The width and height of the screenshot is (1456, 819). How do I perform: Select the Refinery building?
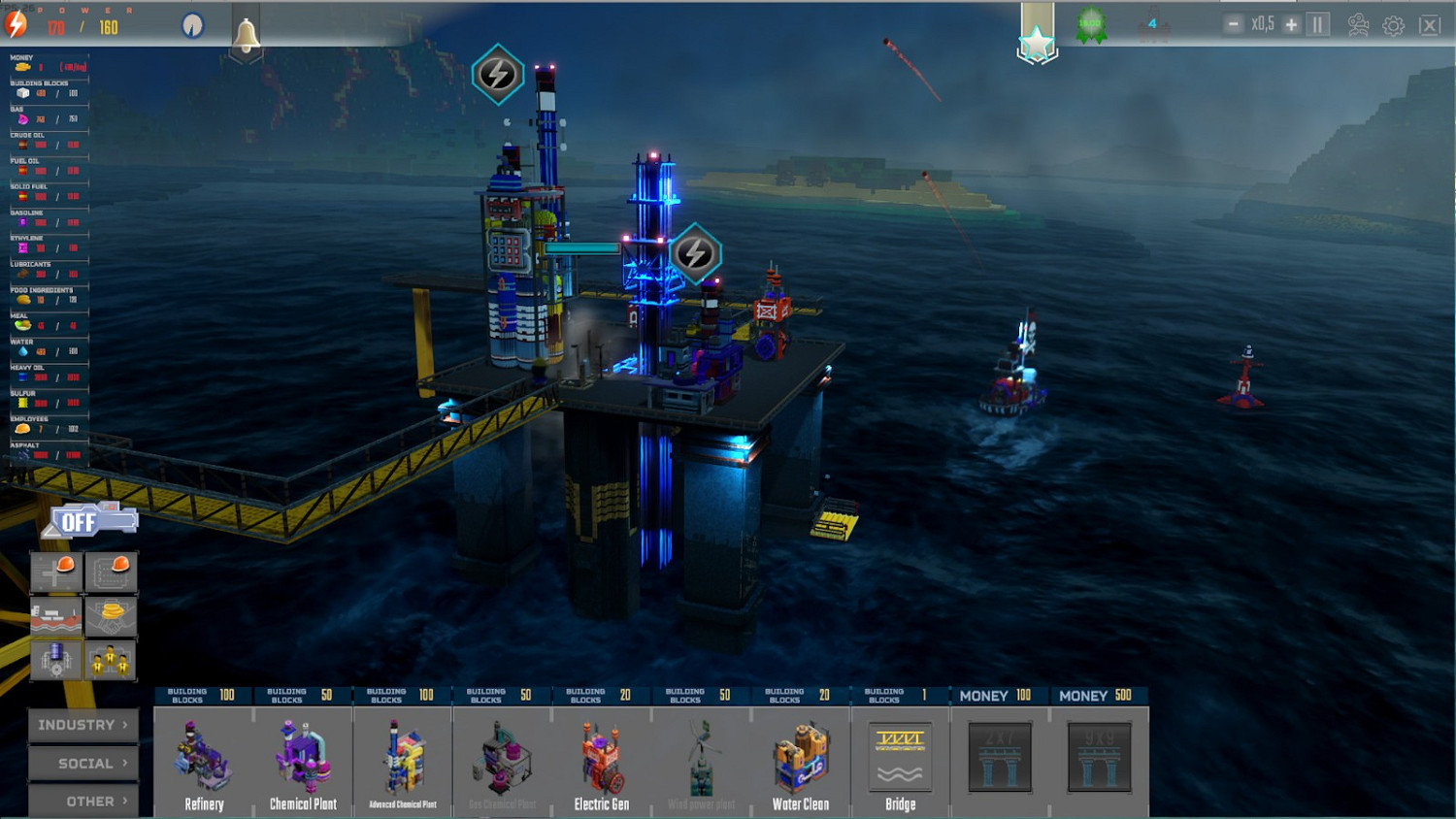(203, 762)
